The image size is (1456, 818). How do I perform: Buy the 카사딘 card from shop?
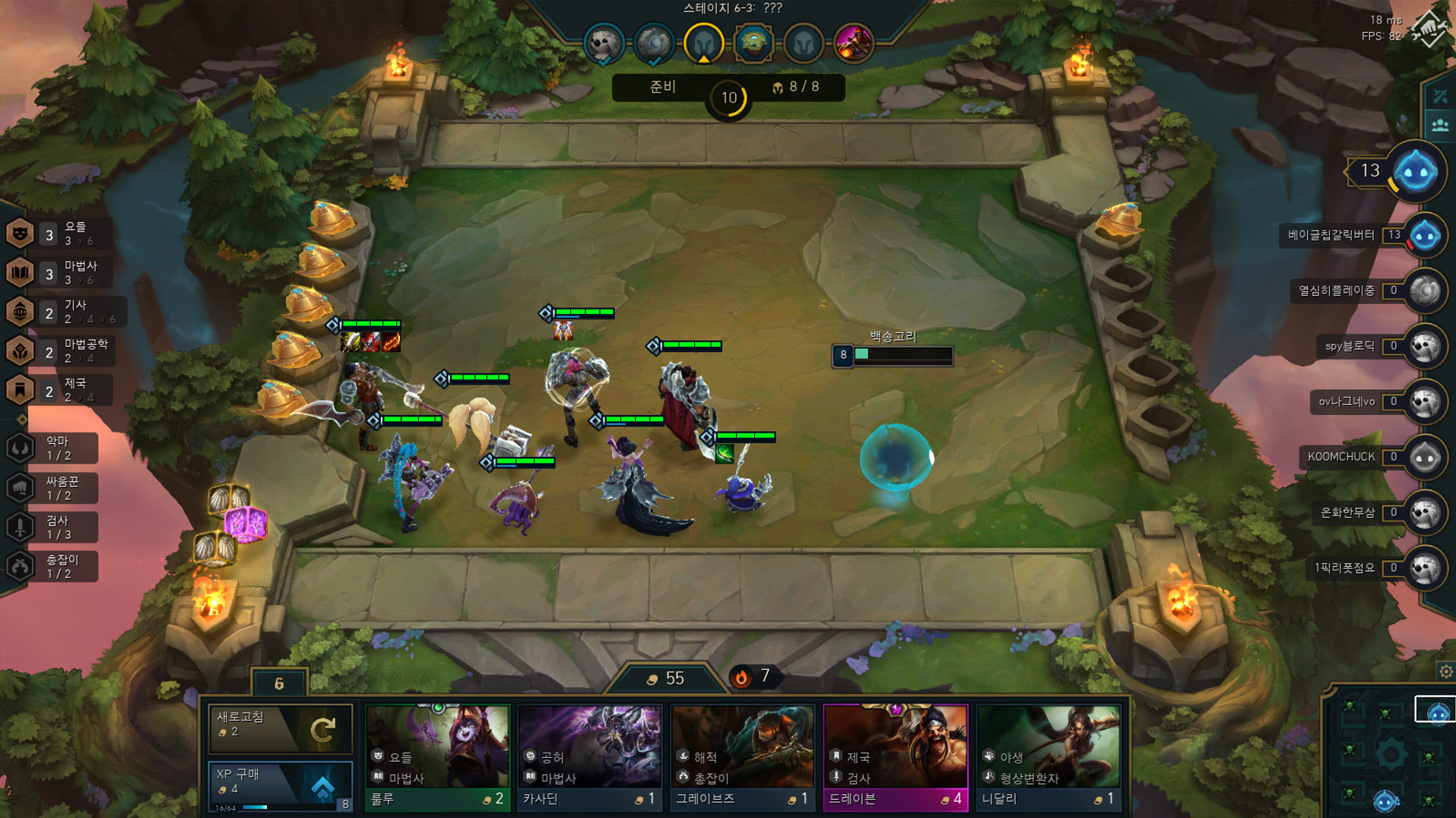coord(589,756)
